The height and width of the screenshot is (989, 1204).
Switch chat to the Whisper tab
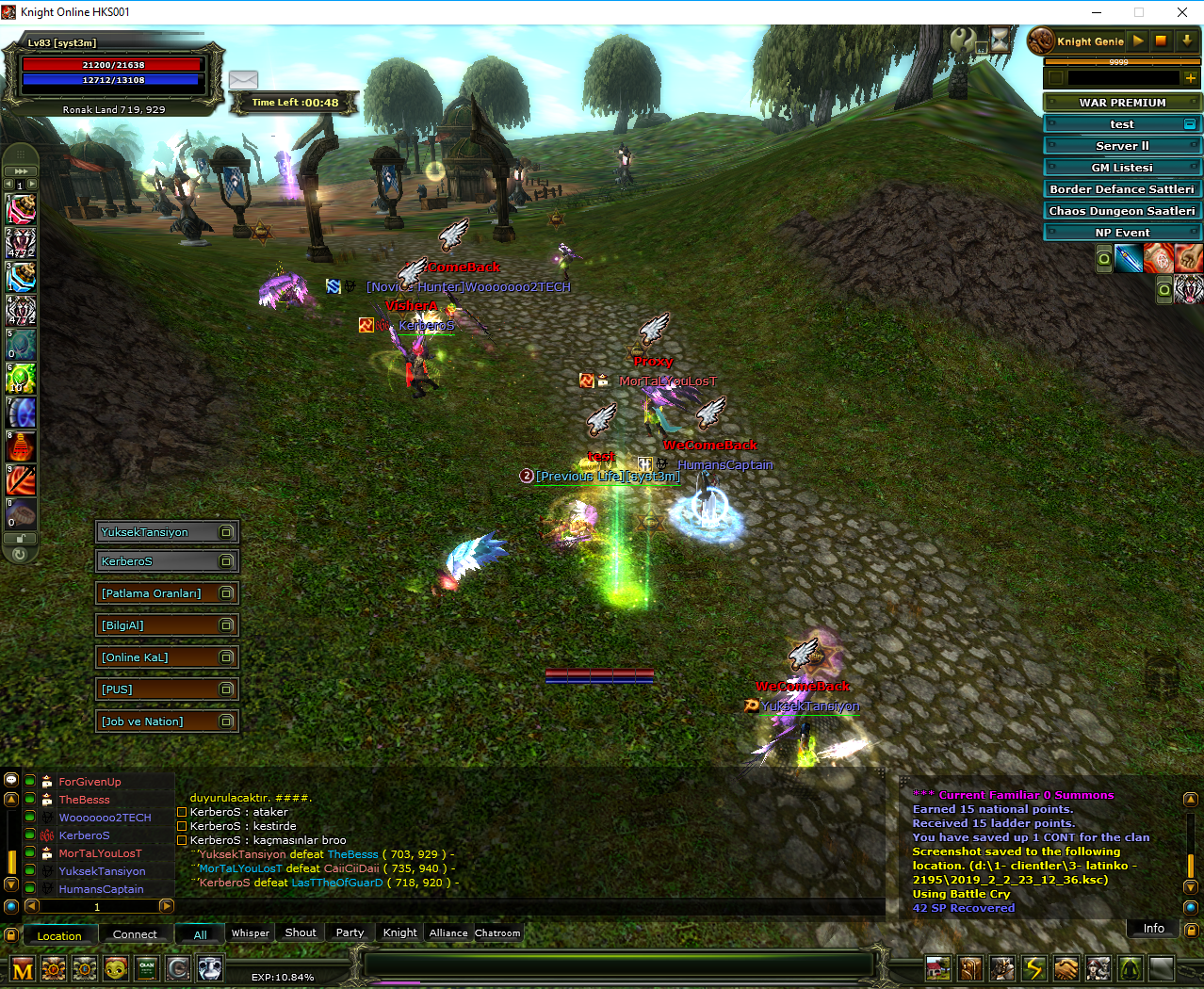[251, 933]
